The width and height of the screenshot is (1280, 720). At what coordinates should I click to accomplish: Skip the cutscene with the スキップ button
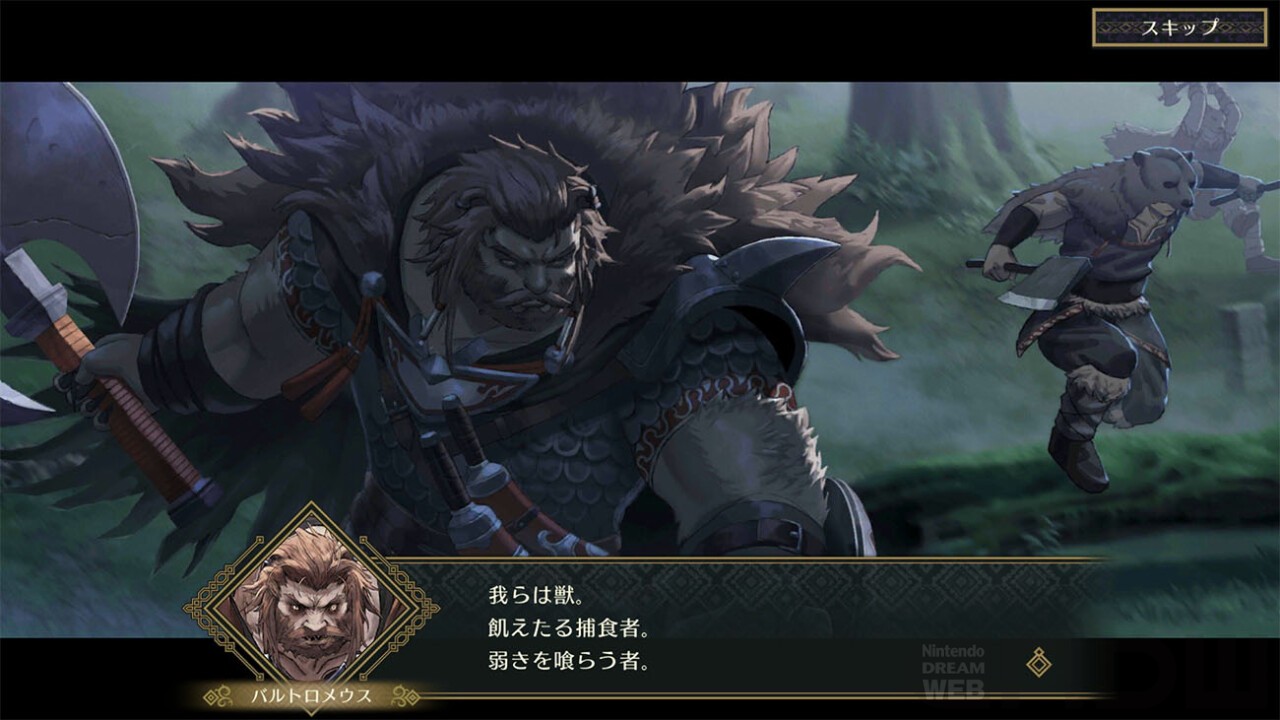pyautogui.click(x=1180, y=27)
